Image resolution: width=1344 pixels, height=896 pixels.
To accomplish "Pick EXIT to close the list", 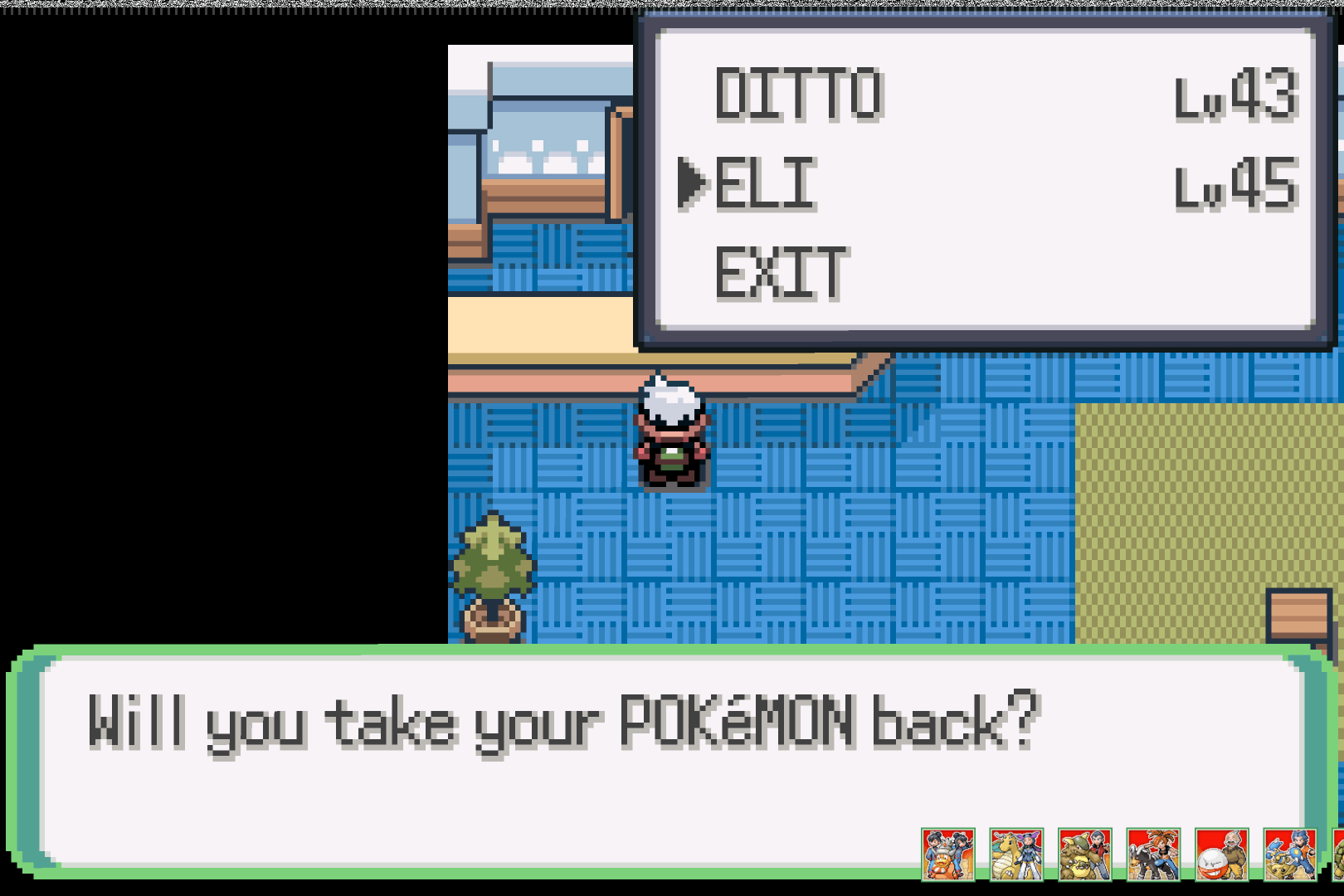I will click(x=781, y=273).
